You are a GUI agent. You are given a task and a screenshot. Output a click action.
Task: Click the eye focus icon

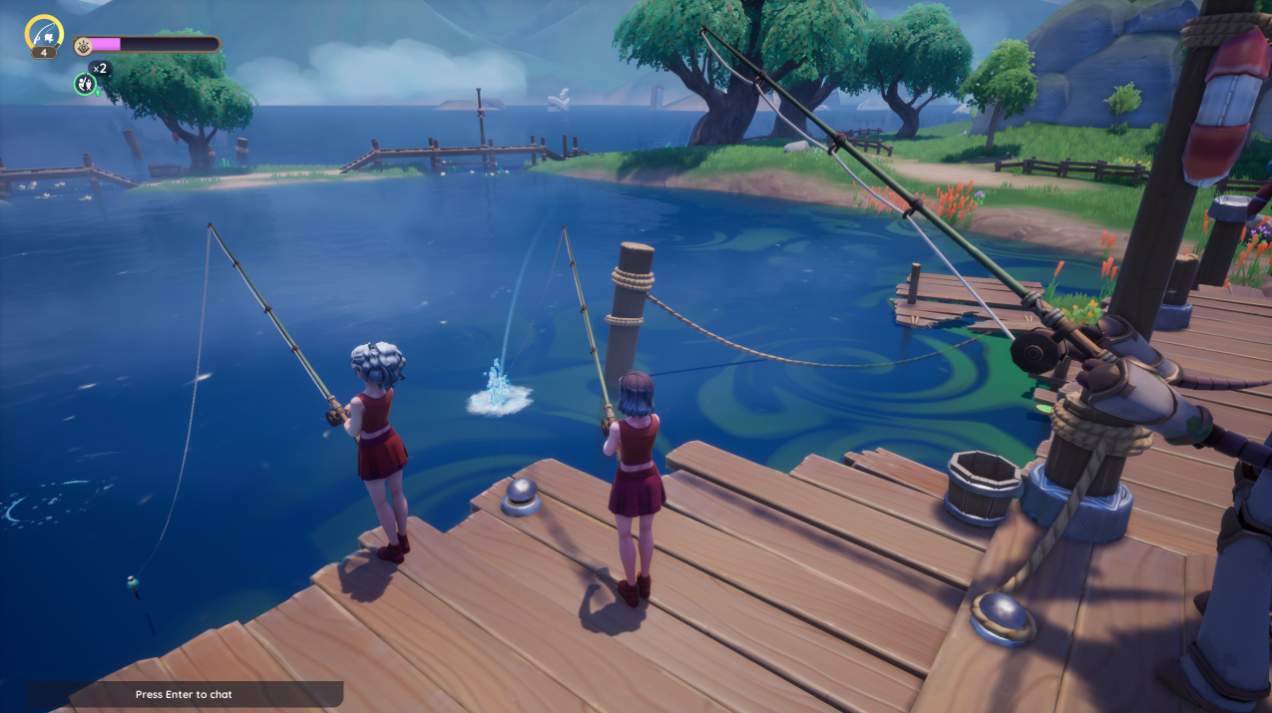click(x=83, y=45)
